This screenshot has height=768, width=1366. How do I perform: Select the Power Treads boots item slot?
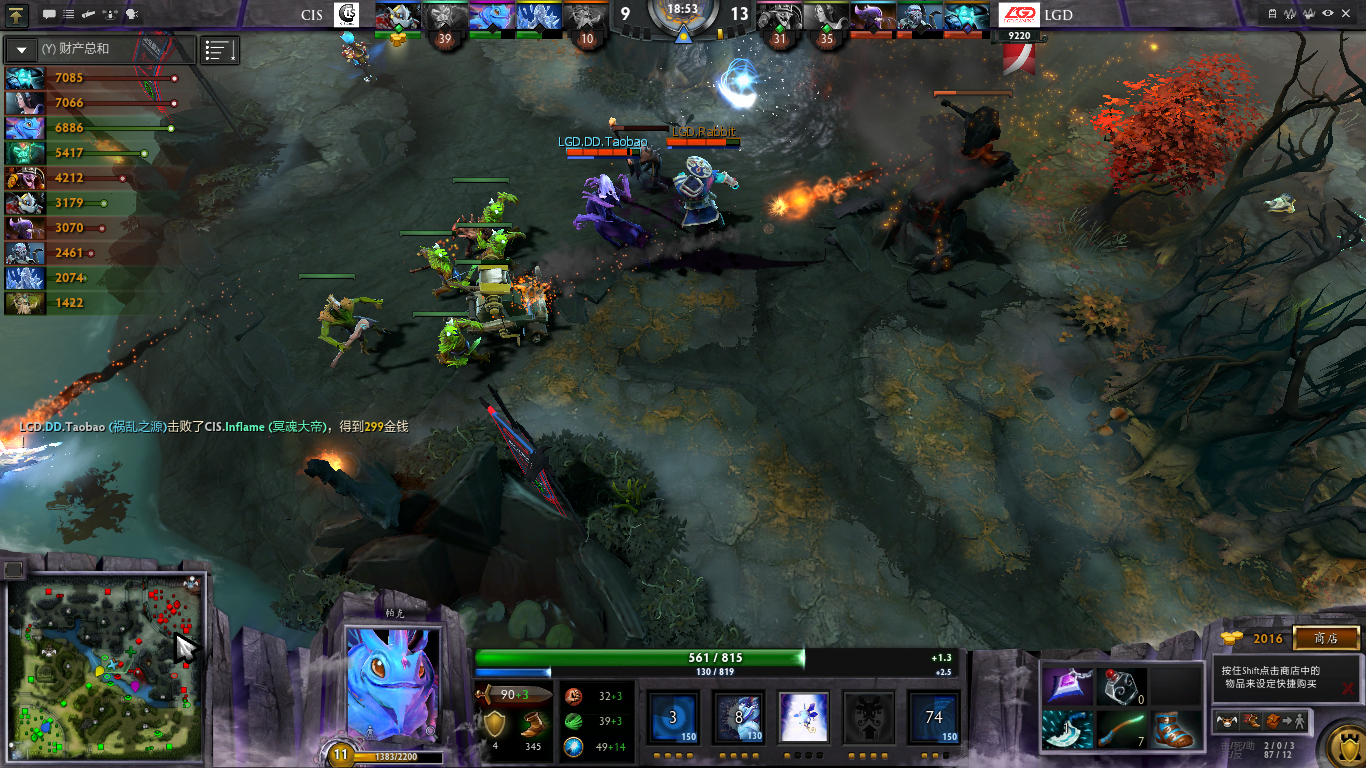coord(1173,730)
